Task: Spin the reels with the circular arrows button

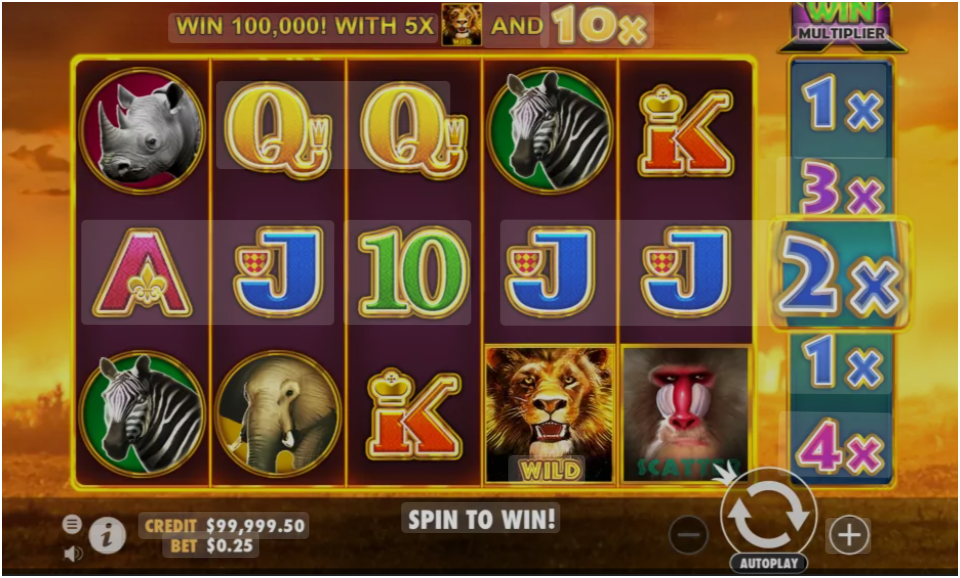Action: [x=768, y=515]
